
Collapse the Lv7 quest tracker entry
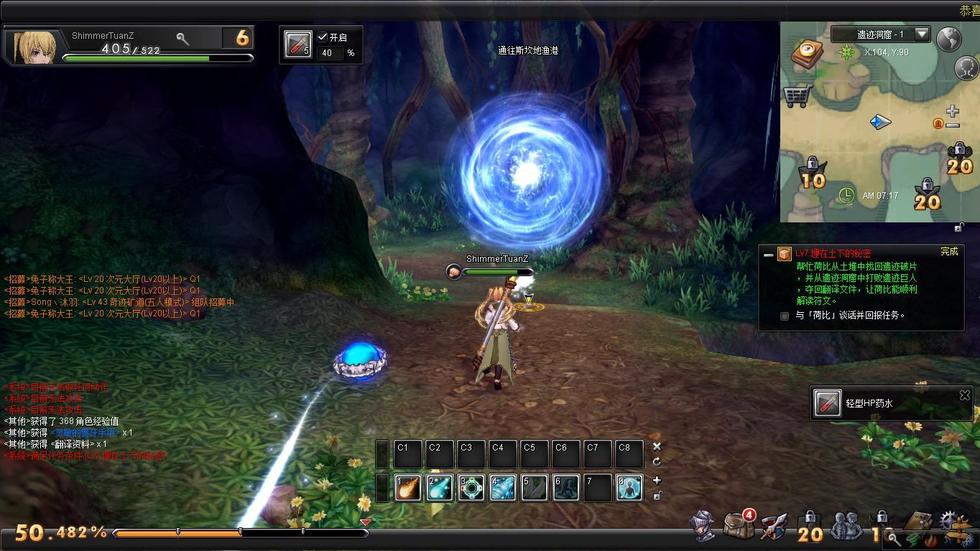[x=768, y=255]
